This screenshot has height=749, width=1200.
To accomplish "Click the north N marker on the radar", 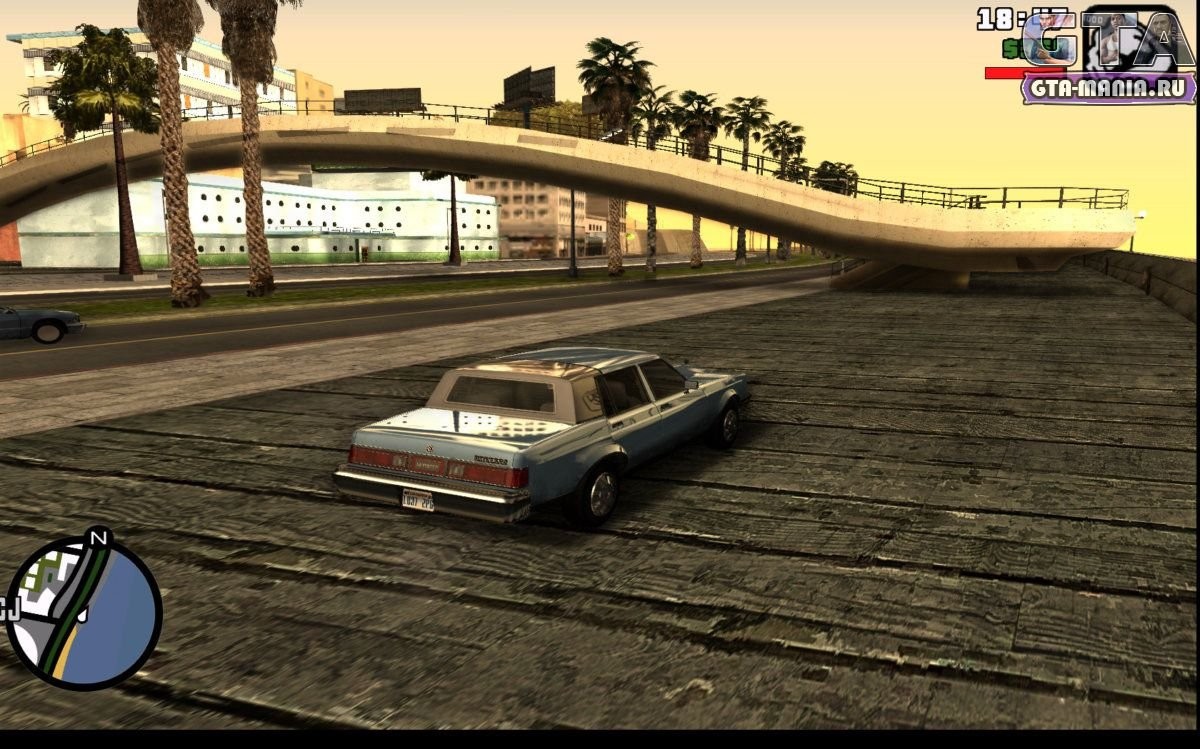I will click(98, 539).
